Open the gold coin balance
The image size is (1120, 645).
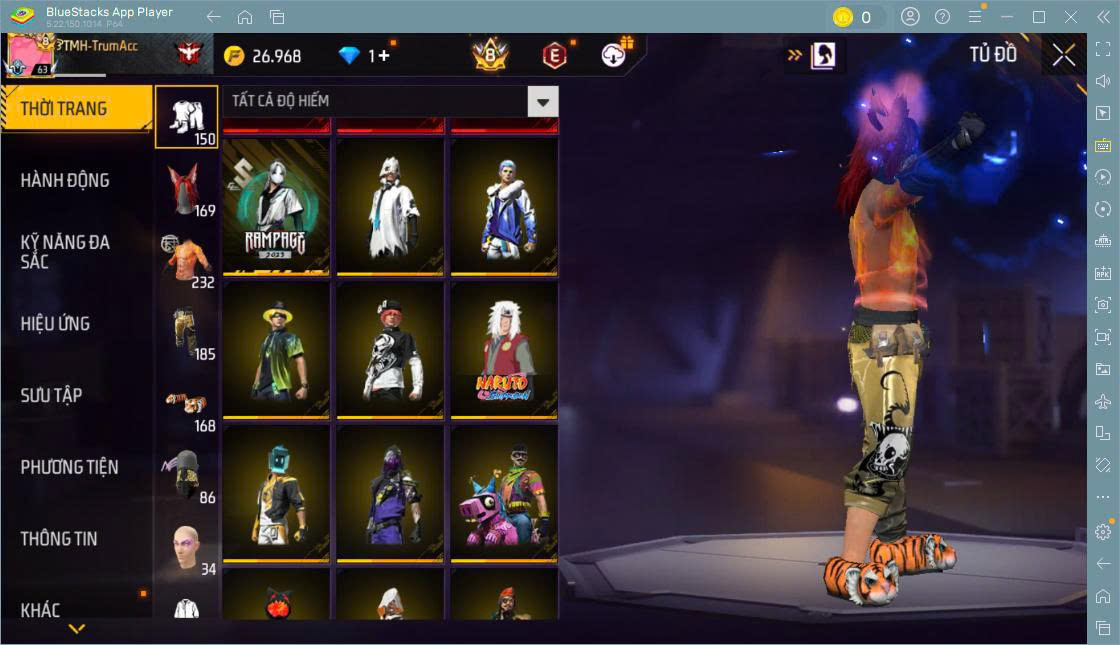pyautogui.click(x=262, y=56)
